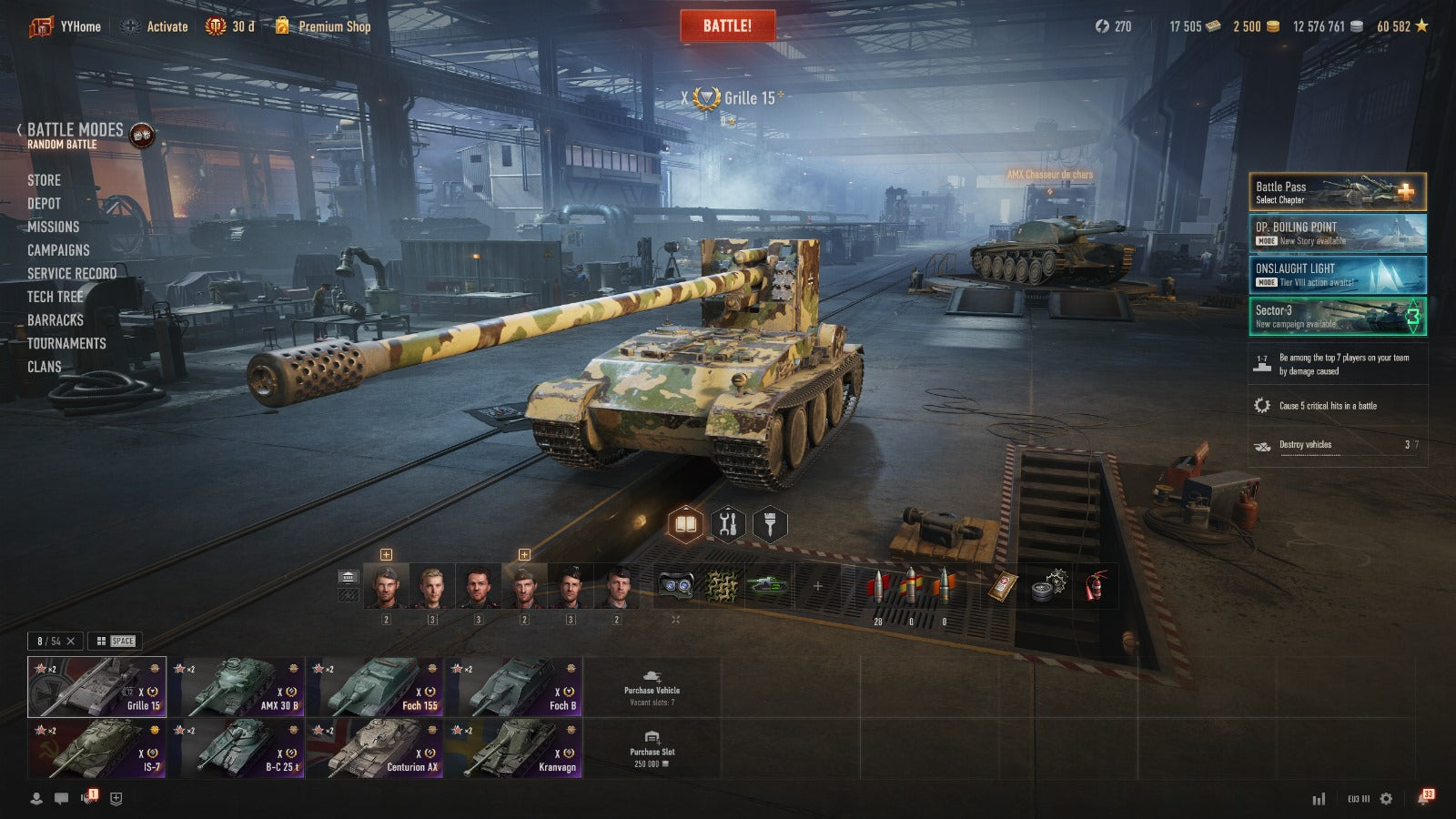
Task: Open the Missions screen
Action: 53,227
